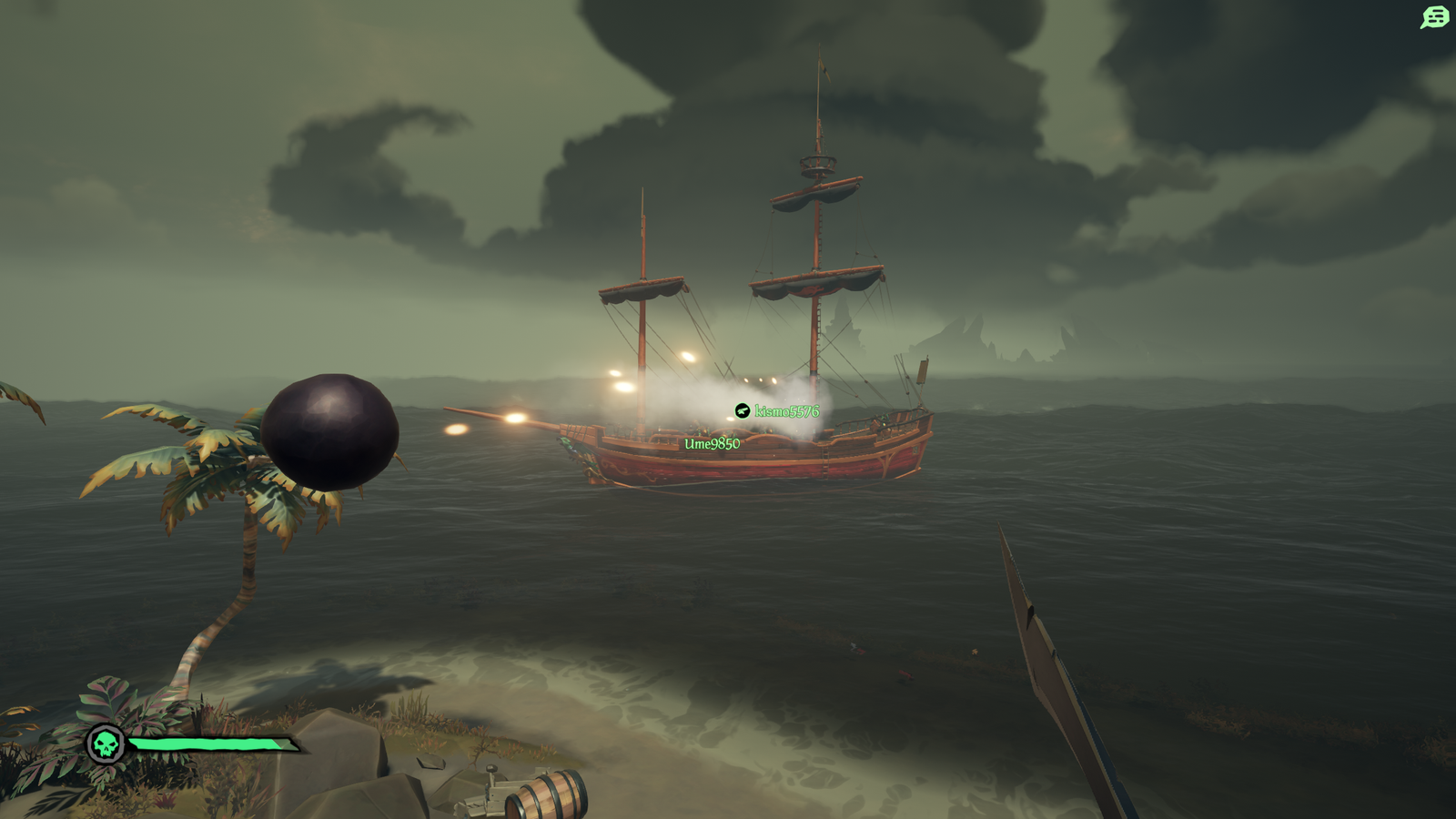
Task: Click the skull emblem beside the health bar
Action: 106,744
